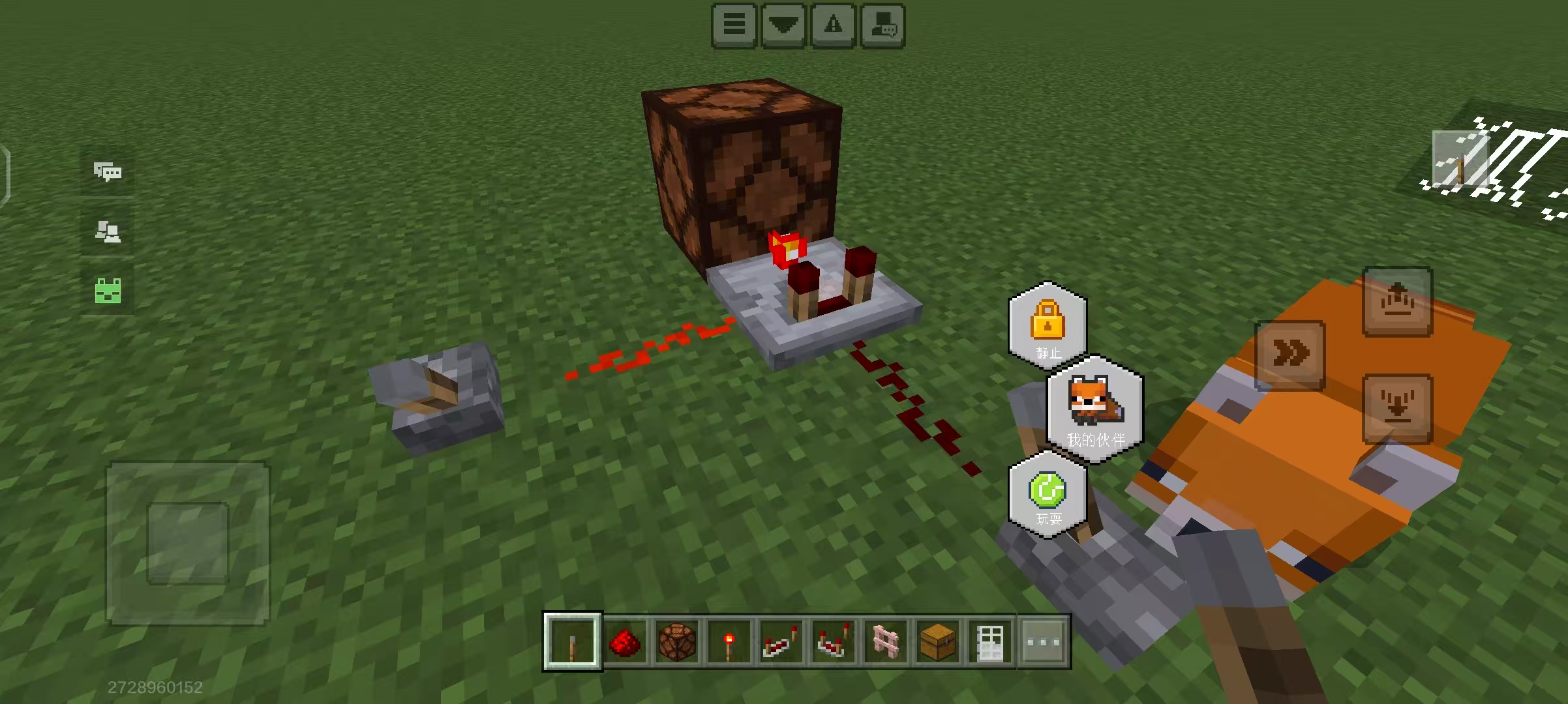Open the multiplayer friends icon

pos(108,231)
